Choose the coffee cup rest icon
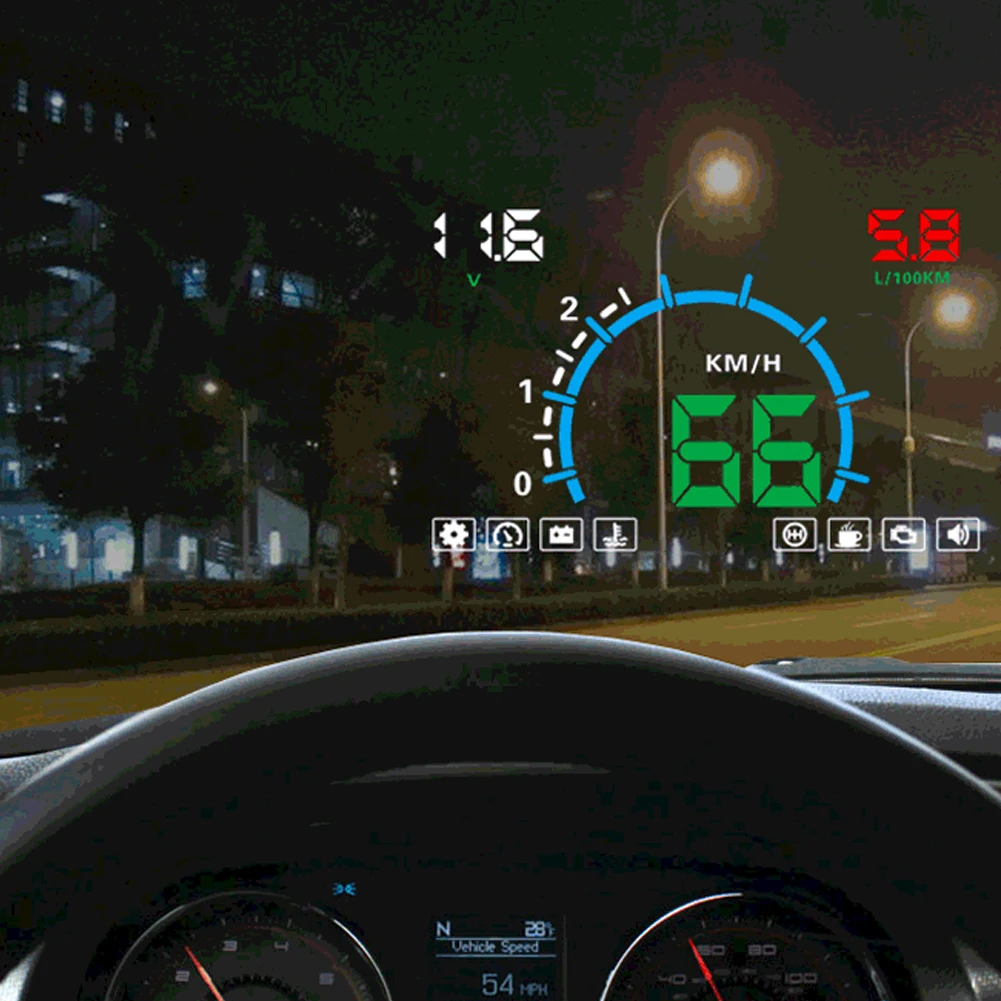 click(849, 534)
